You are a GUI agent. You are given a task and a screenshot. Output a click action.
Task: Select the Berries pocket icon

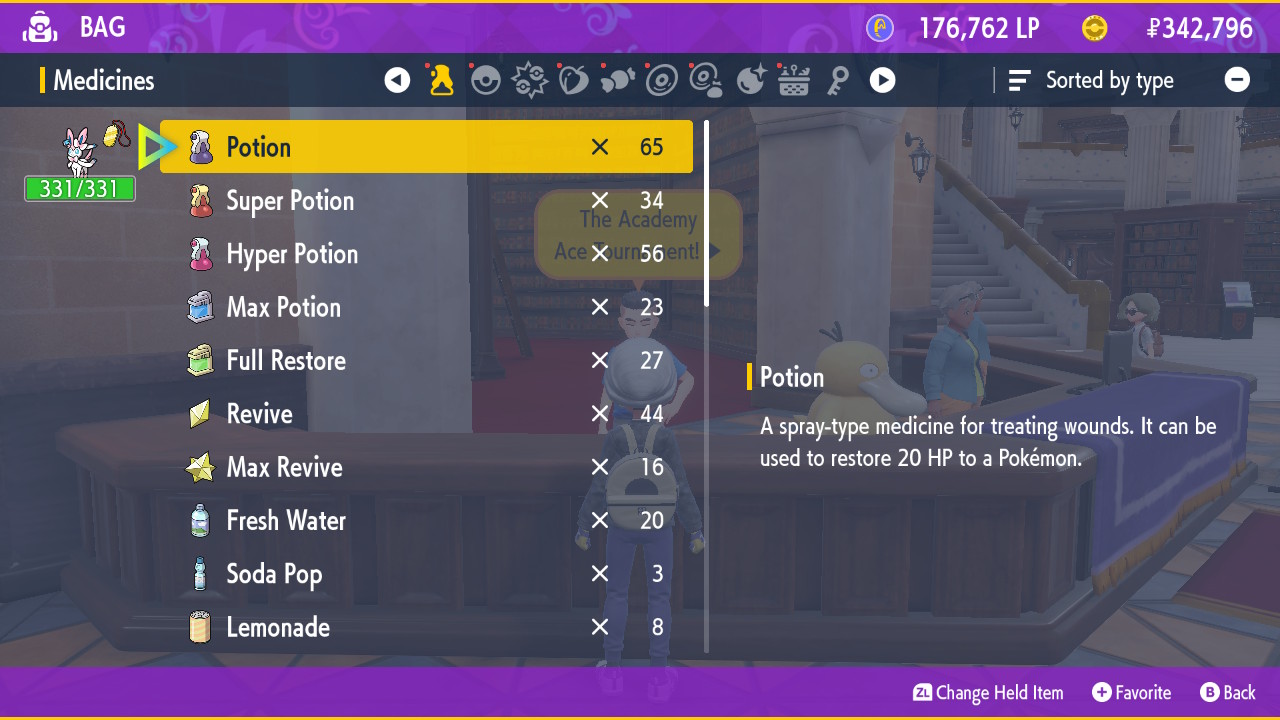click(573, 80)
